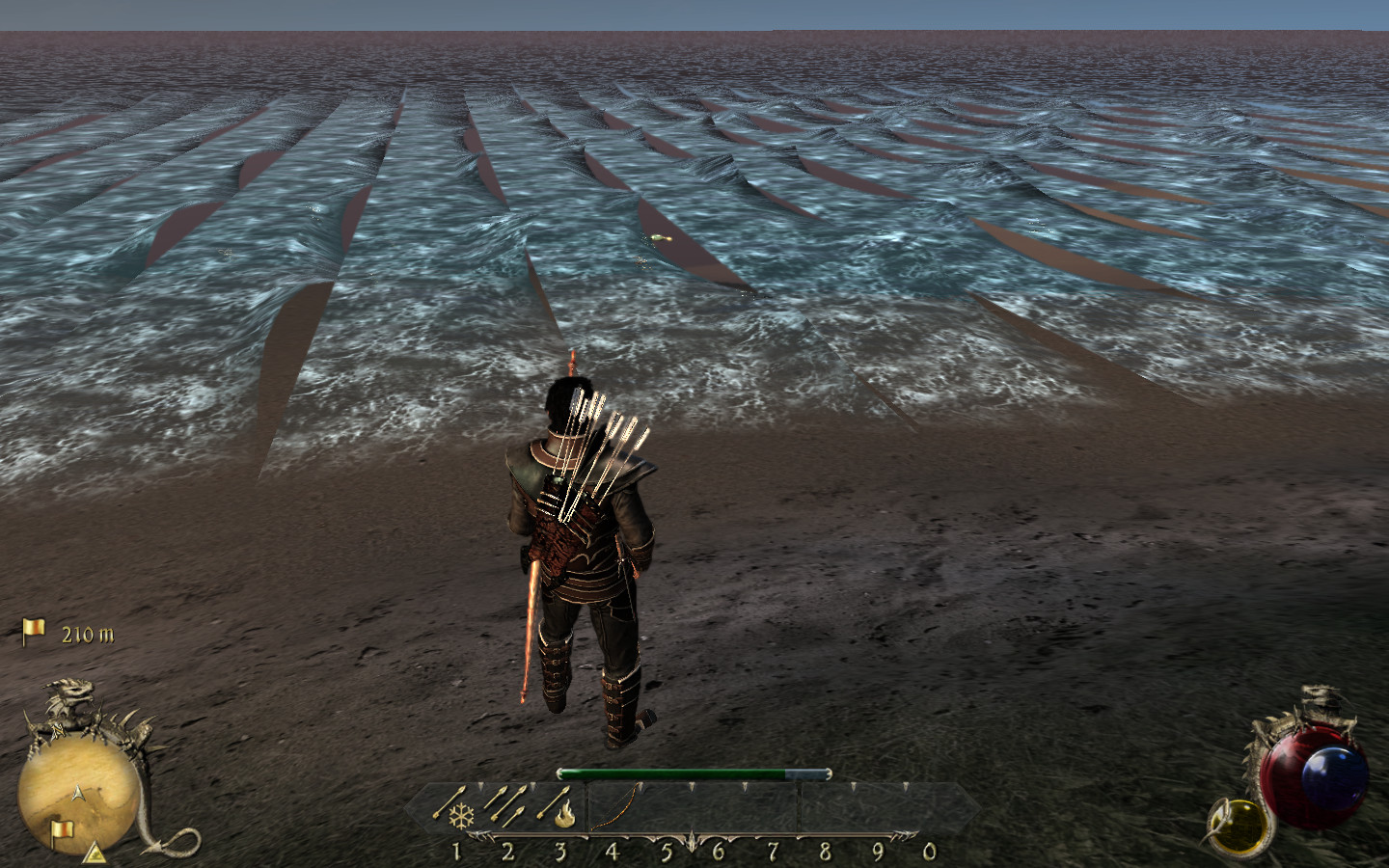Click the quest flag distance tracker
This screenshot has height=868, width=1389.
tap(68, 633)
